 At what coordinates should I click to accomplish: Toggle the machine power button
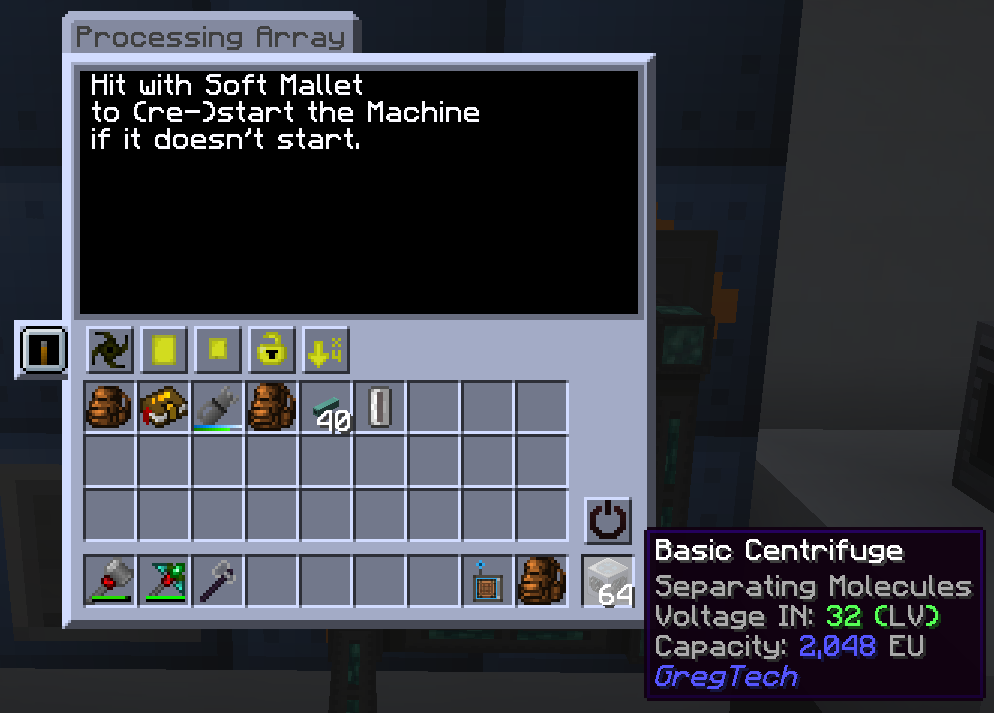[607, 521]
